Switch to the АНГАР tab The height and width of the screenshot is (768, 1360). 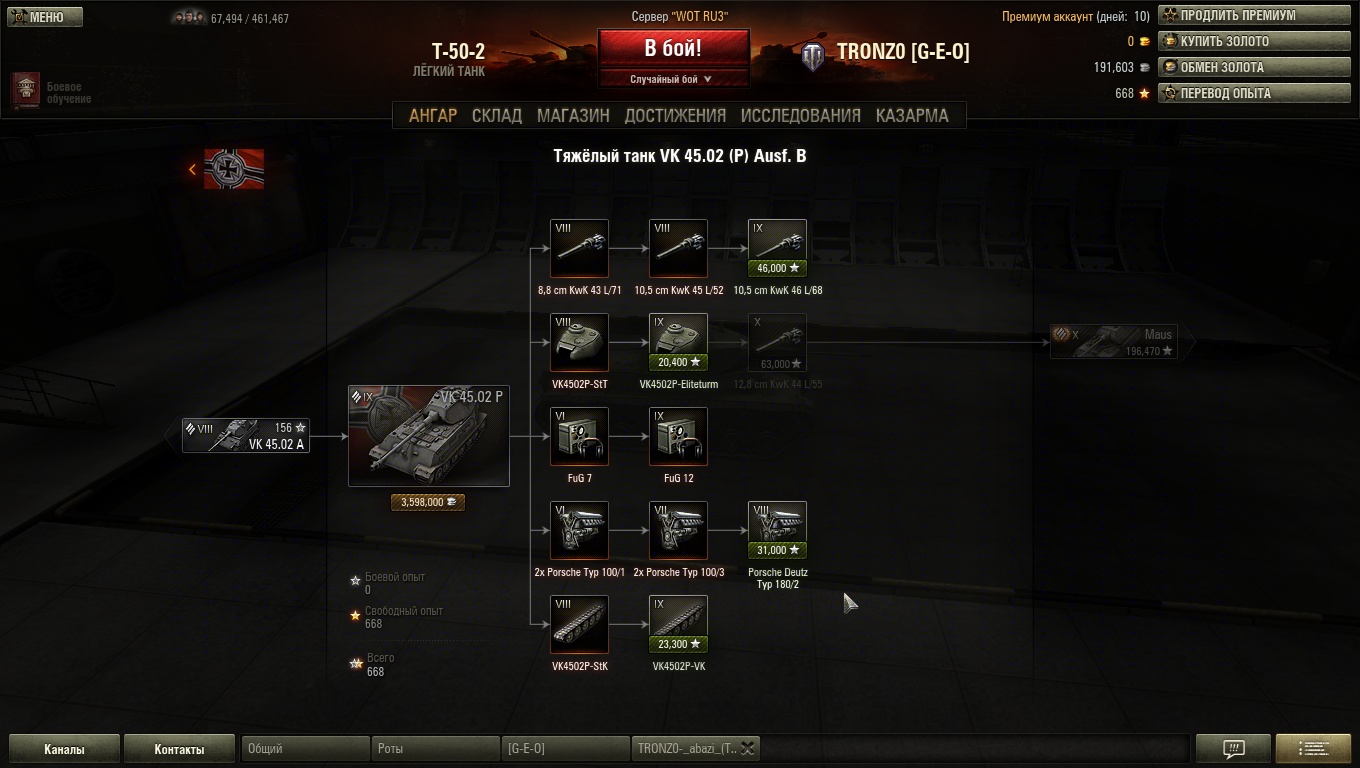tap(433, 115)
